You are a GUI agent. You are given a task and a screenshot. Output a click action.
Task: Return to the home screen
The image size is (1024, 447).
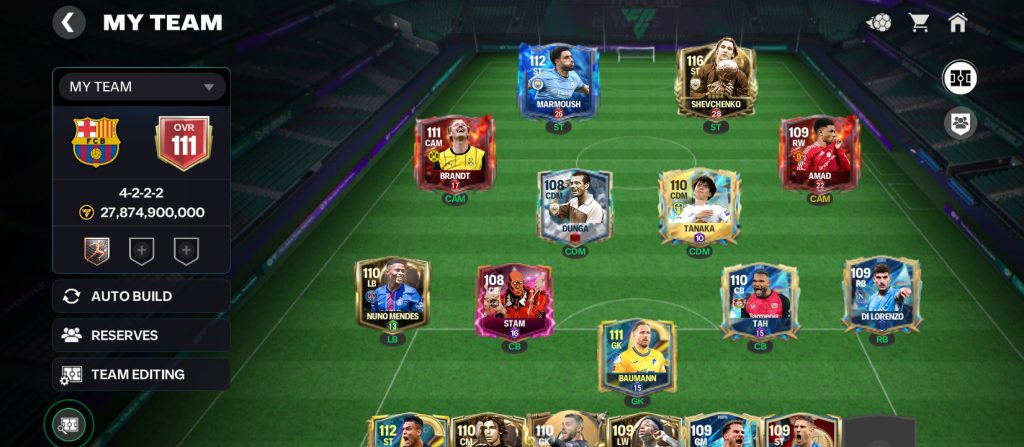pos(957,23)
